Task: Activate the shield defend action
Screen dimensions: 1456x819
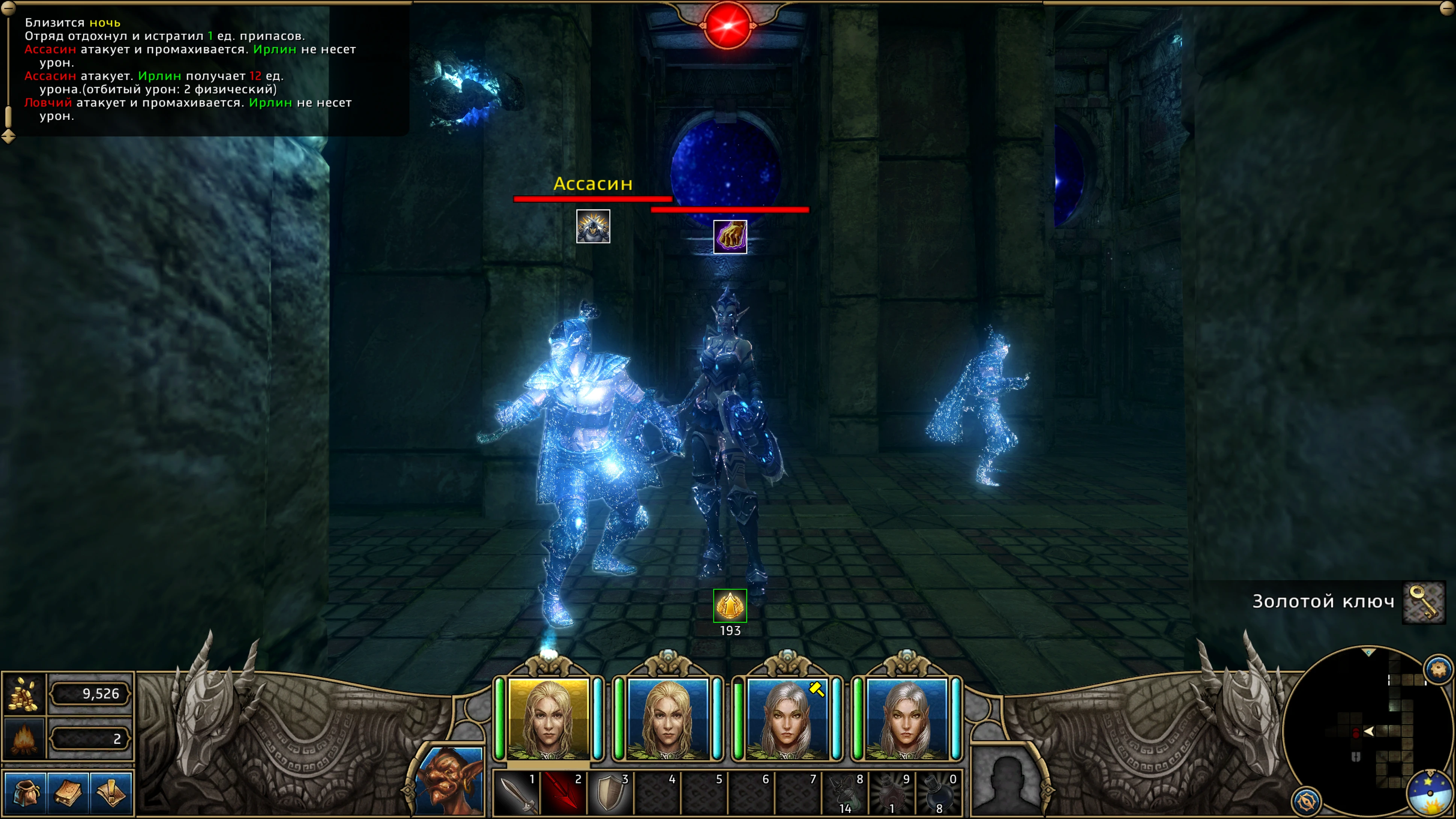Action: tap(610, 793)
